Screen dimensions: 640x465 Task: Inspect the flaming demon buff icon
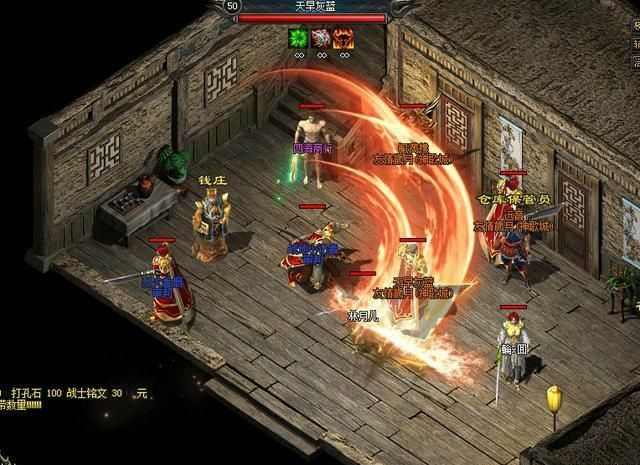(x=345, y=38)
